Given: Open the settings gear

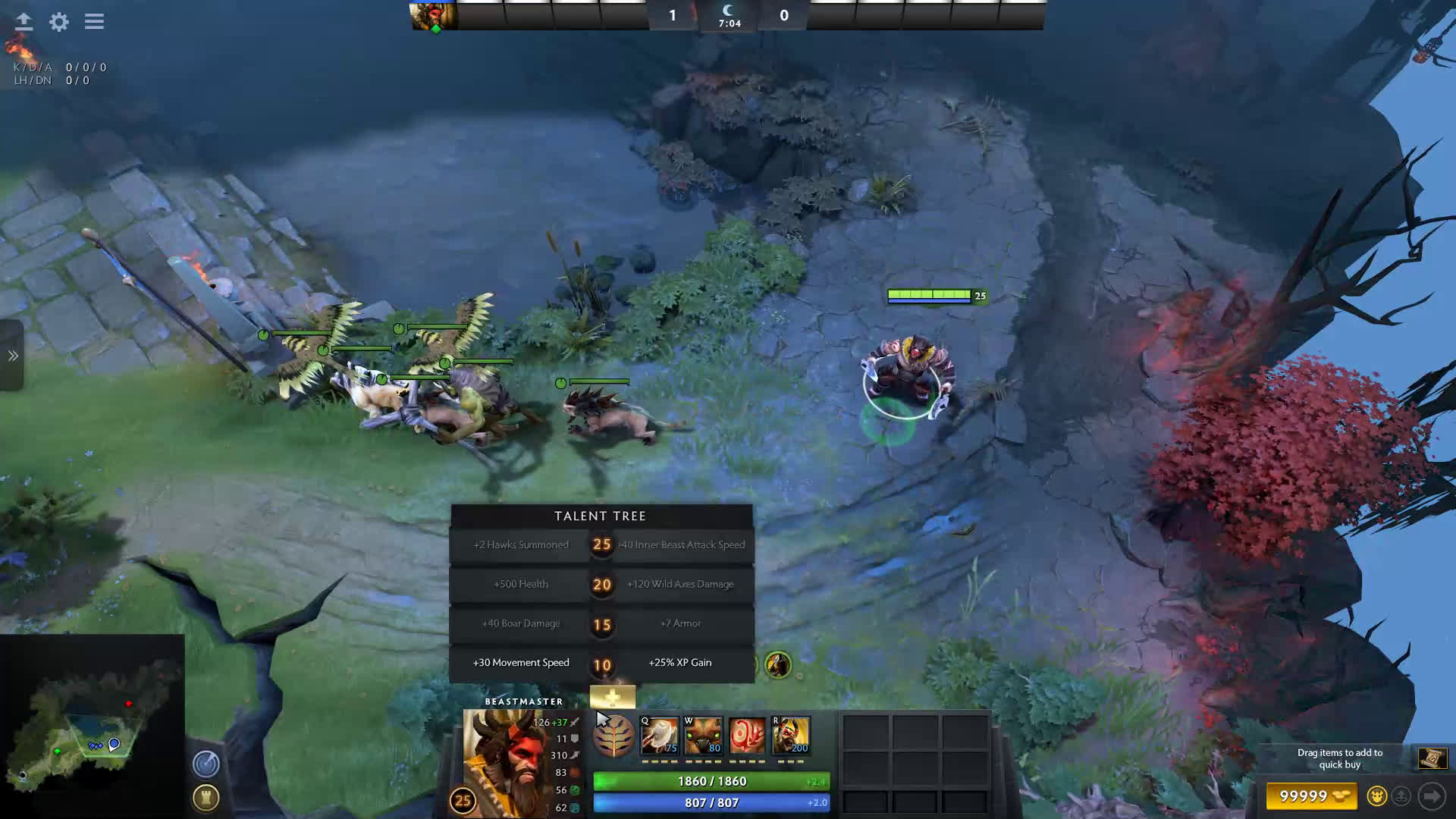Looking at the screenshot, I should [59, 22].
